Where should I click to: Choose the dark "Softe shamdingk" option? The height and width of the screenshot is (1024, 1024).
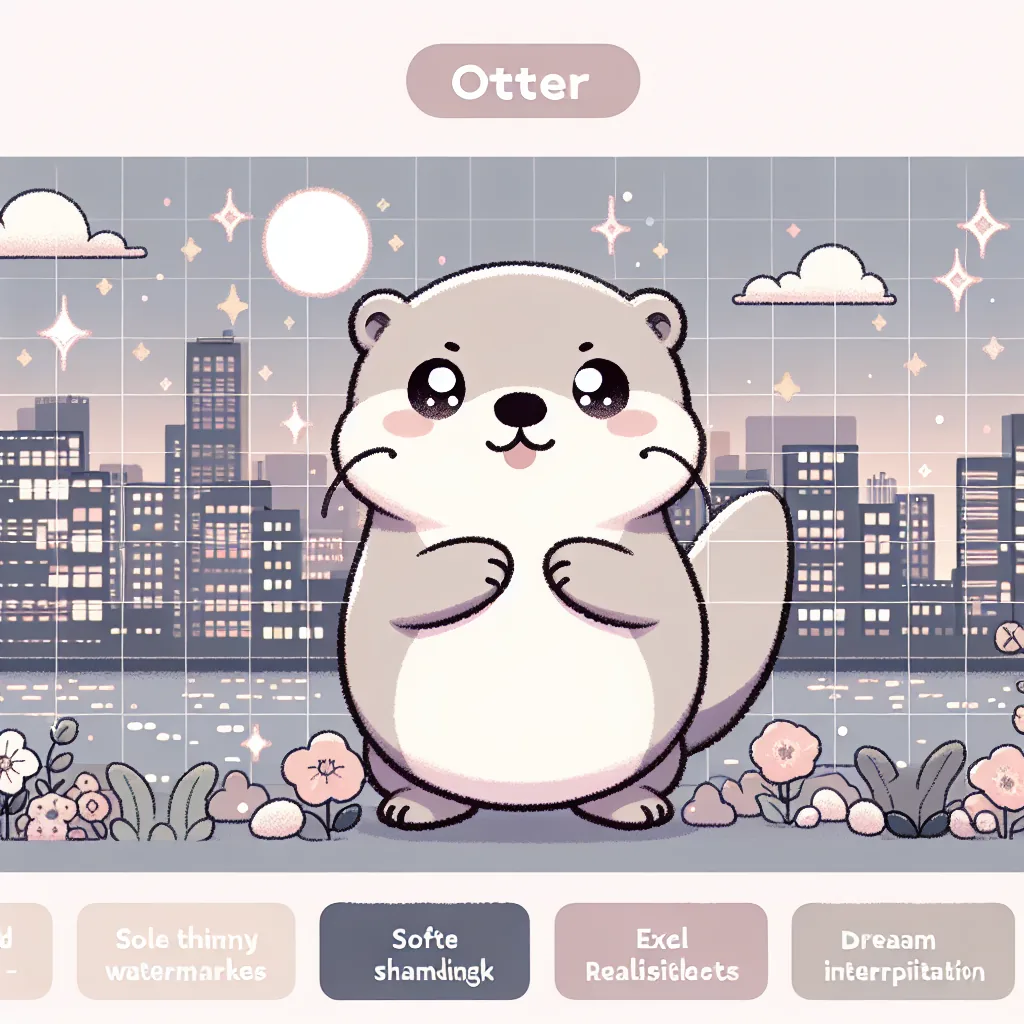click(424, 954)
